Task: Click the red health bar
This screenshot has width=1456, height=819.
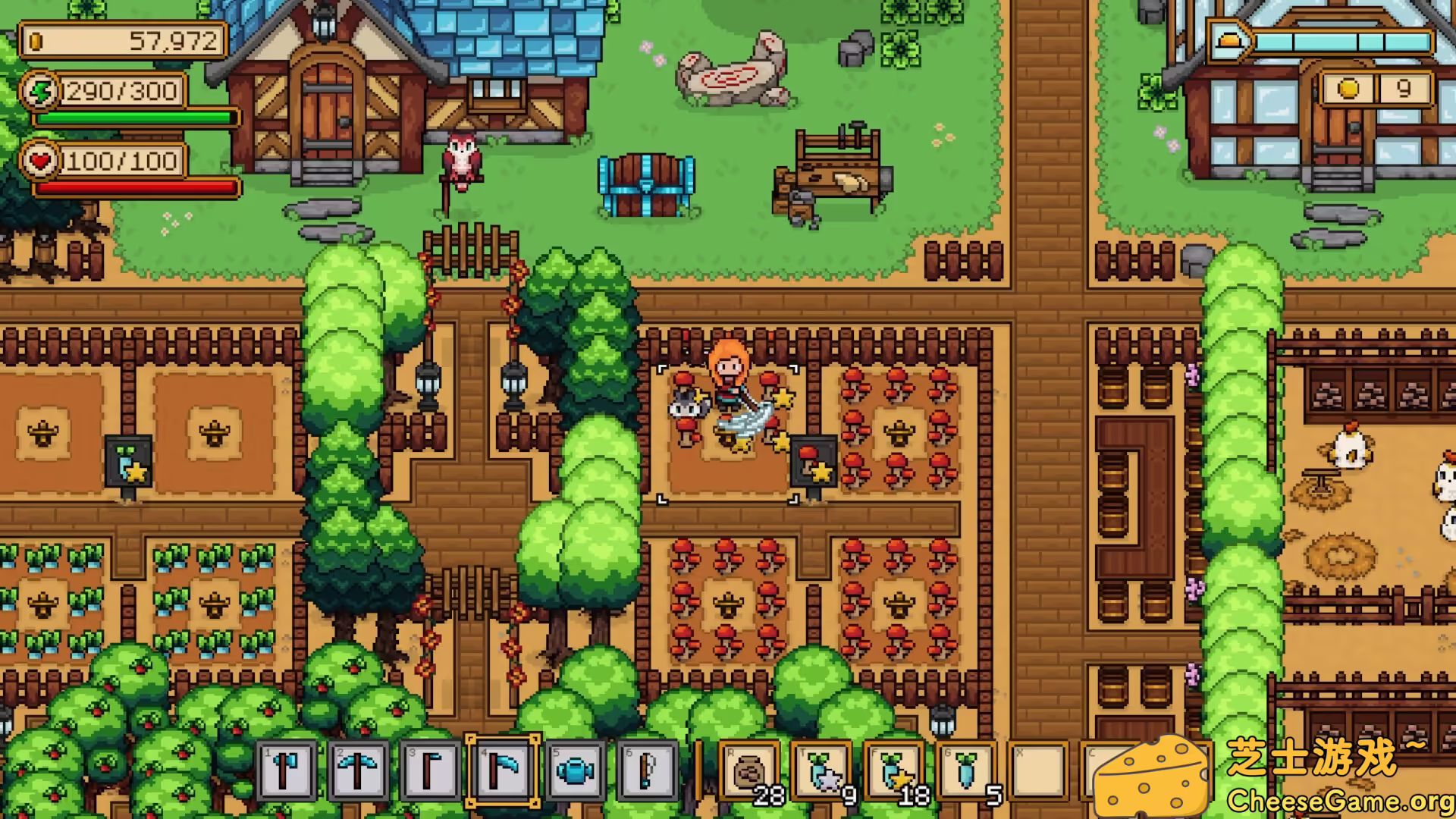Action: coord(133,186)
